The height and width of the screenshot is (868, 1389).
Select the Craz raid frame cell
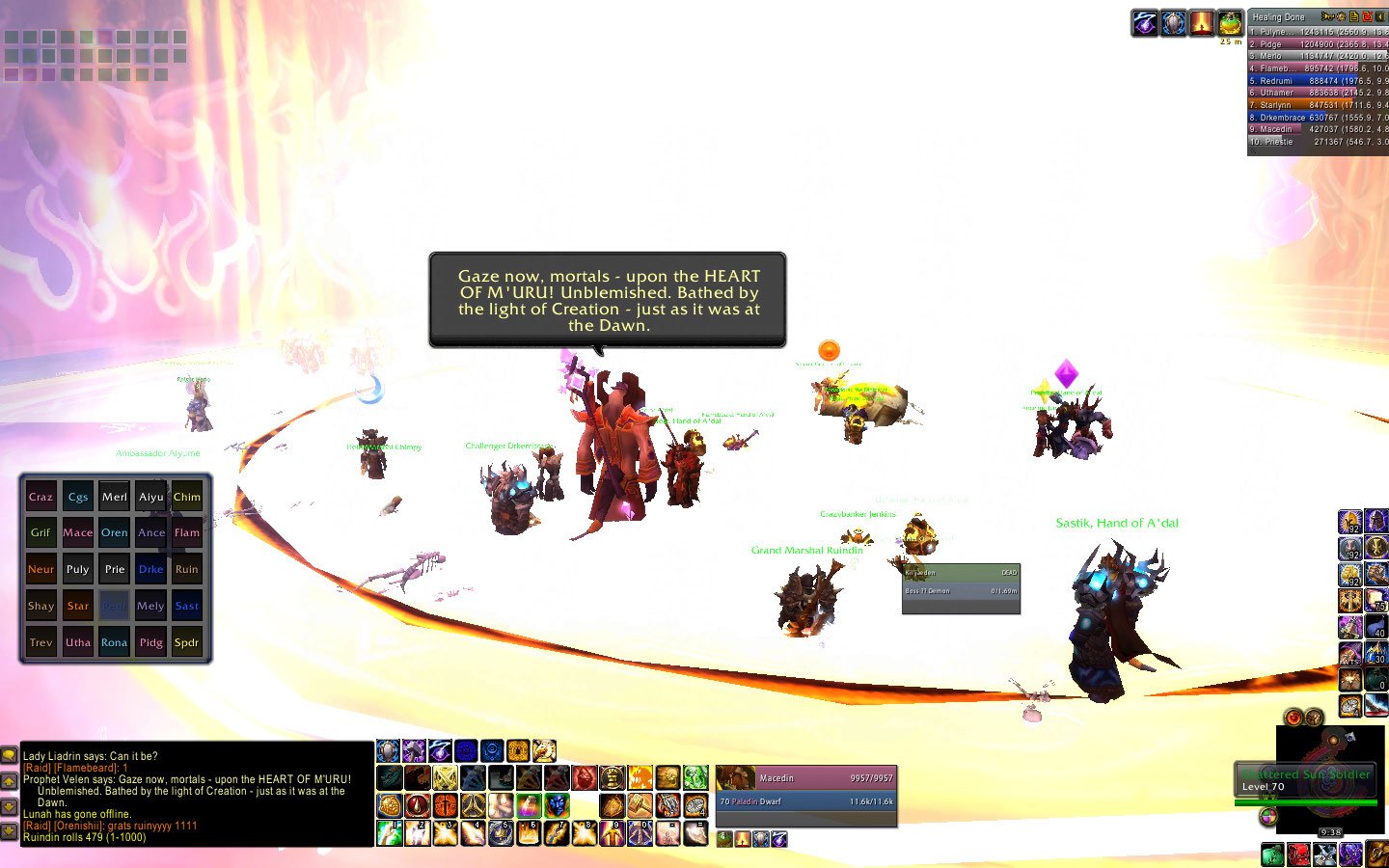coord(41,497)
